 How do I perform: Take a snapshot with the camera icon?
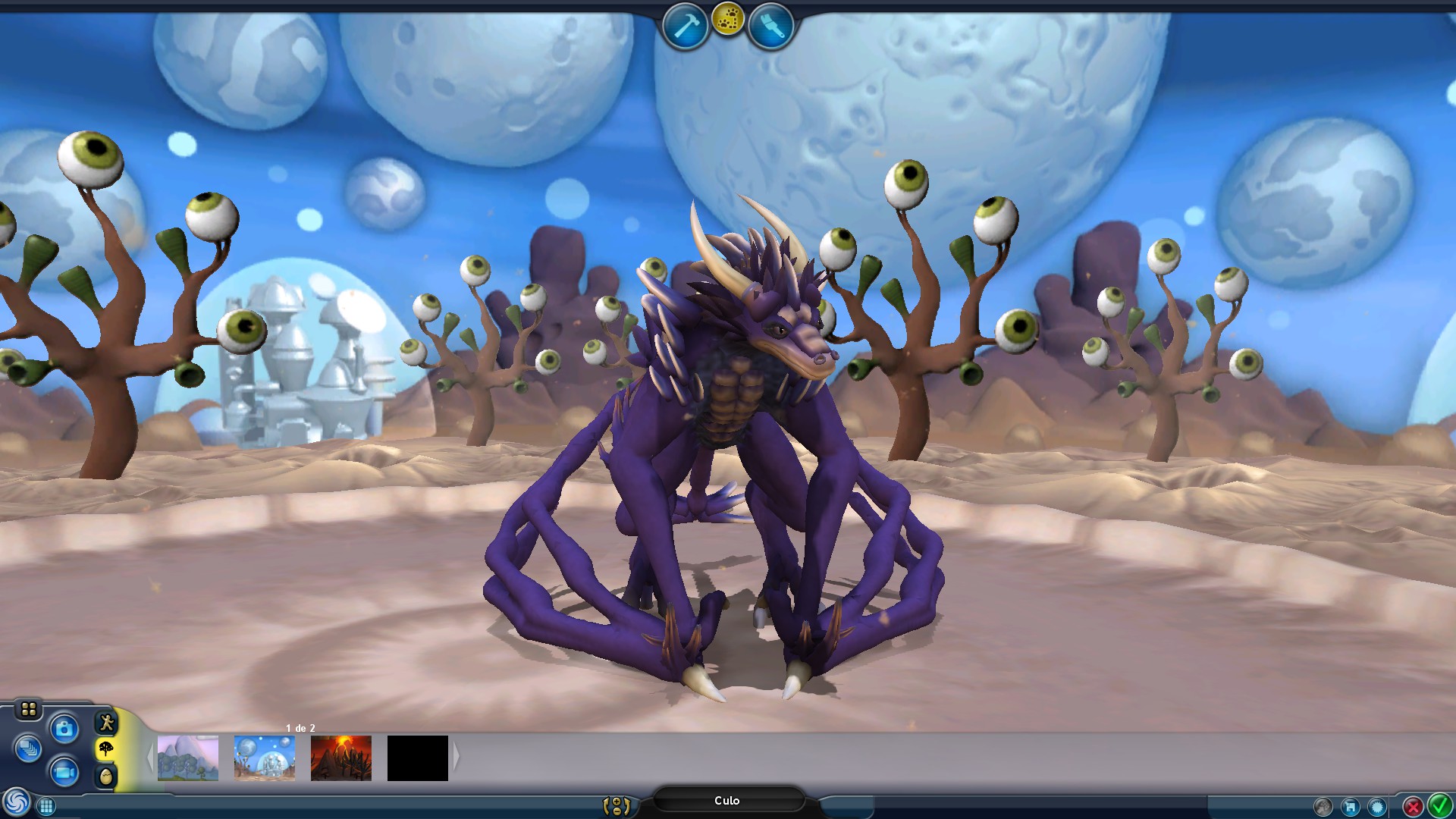(64, 728)
